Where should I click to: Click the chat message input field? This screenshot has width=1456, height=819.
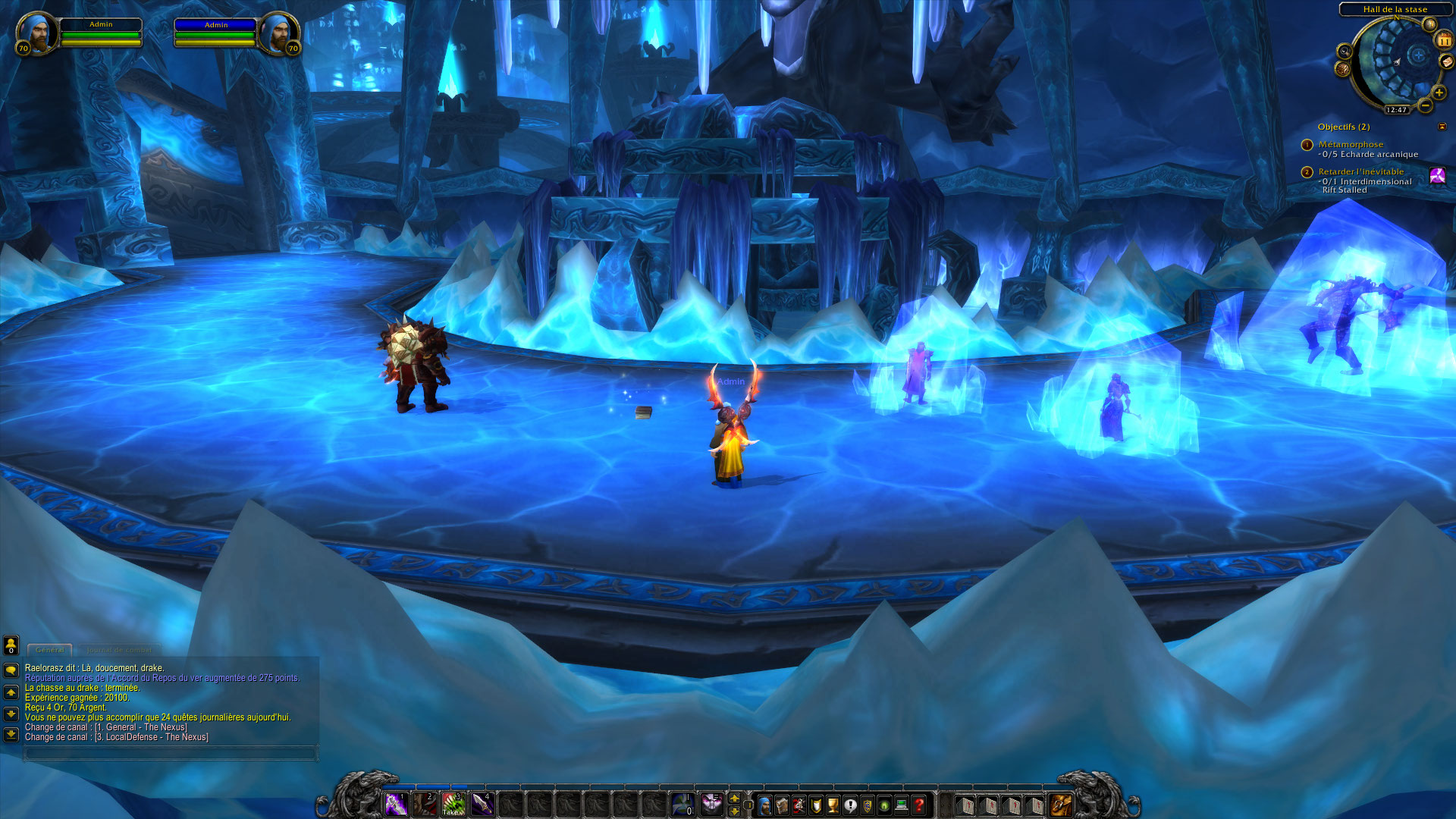coord(170,753)
